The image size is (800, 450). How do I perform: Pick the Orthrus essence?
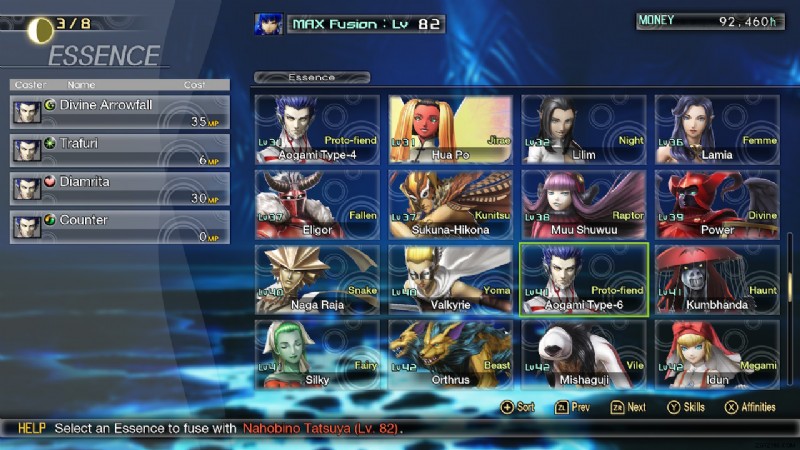coord(450,354)
